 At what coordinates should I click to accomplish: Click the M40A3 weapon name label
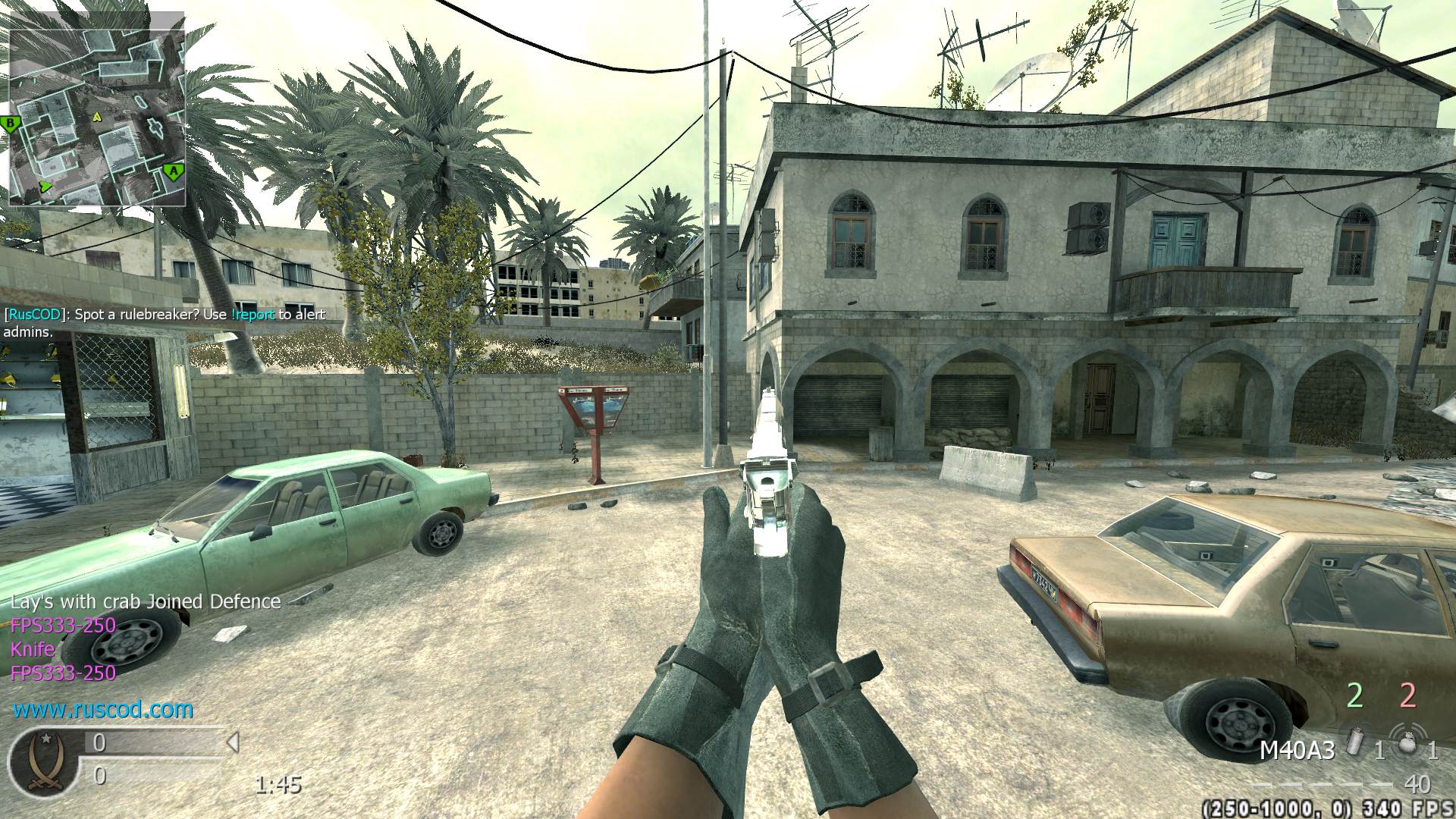point(1297,751)
